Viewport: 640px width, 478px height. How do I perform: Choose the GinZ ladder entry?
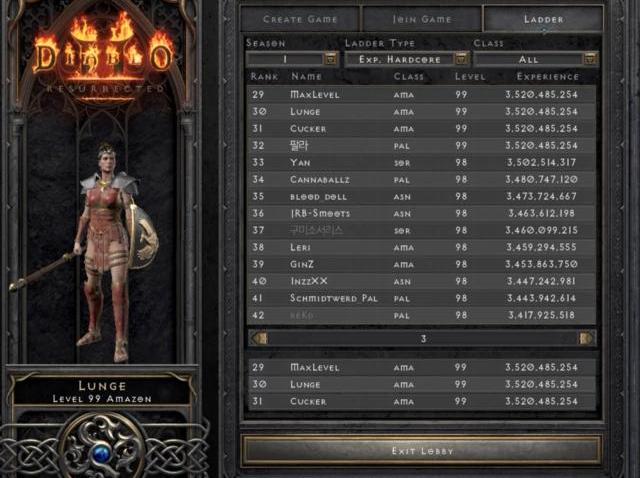click(421, 264)
